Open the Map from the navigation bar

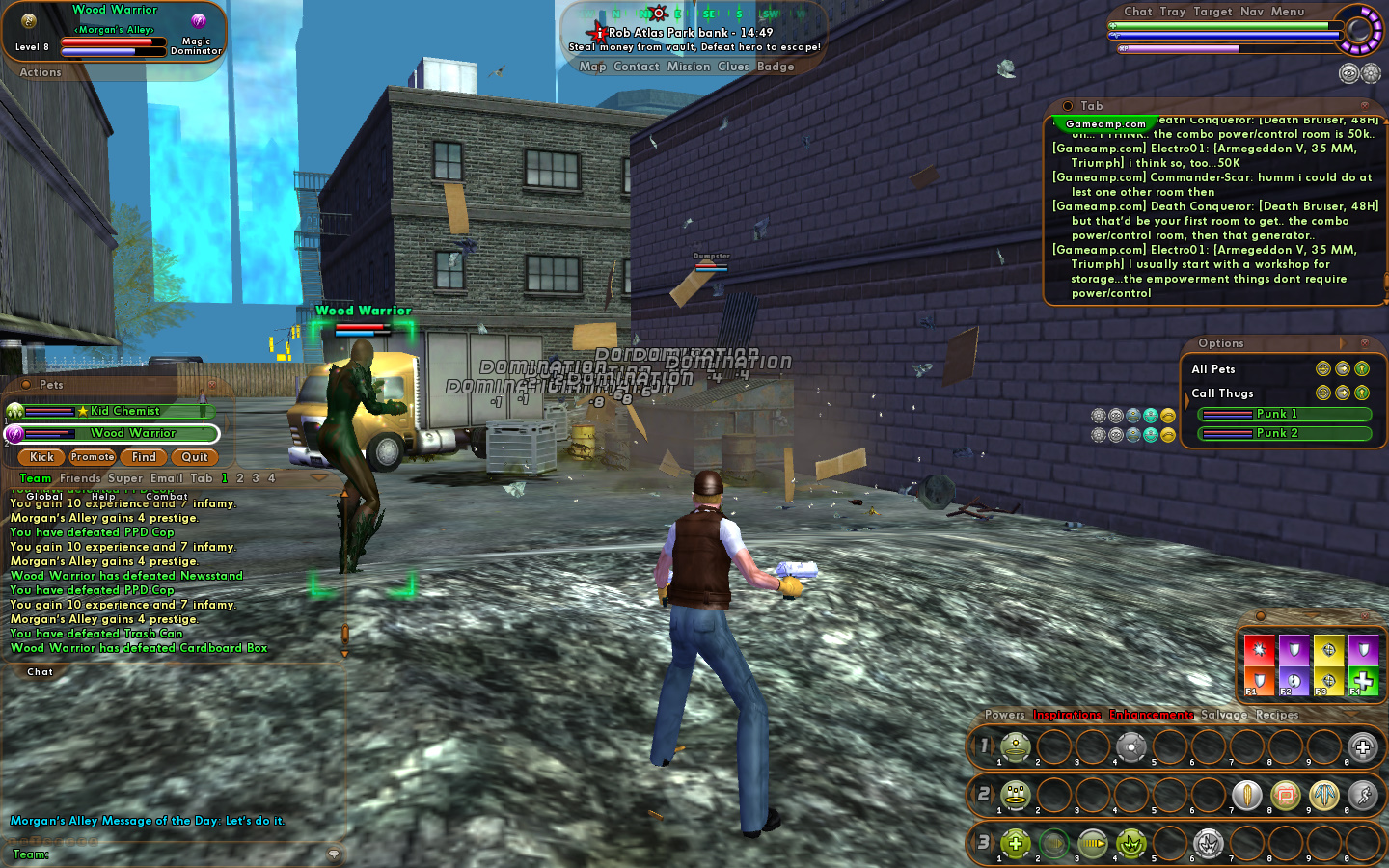592,67
